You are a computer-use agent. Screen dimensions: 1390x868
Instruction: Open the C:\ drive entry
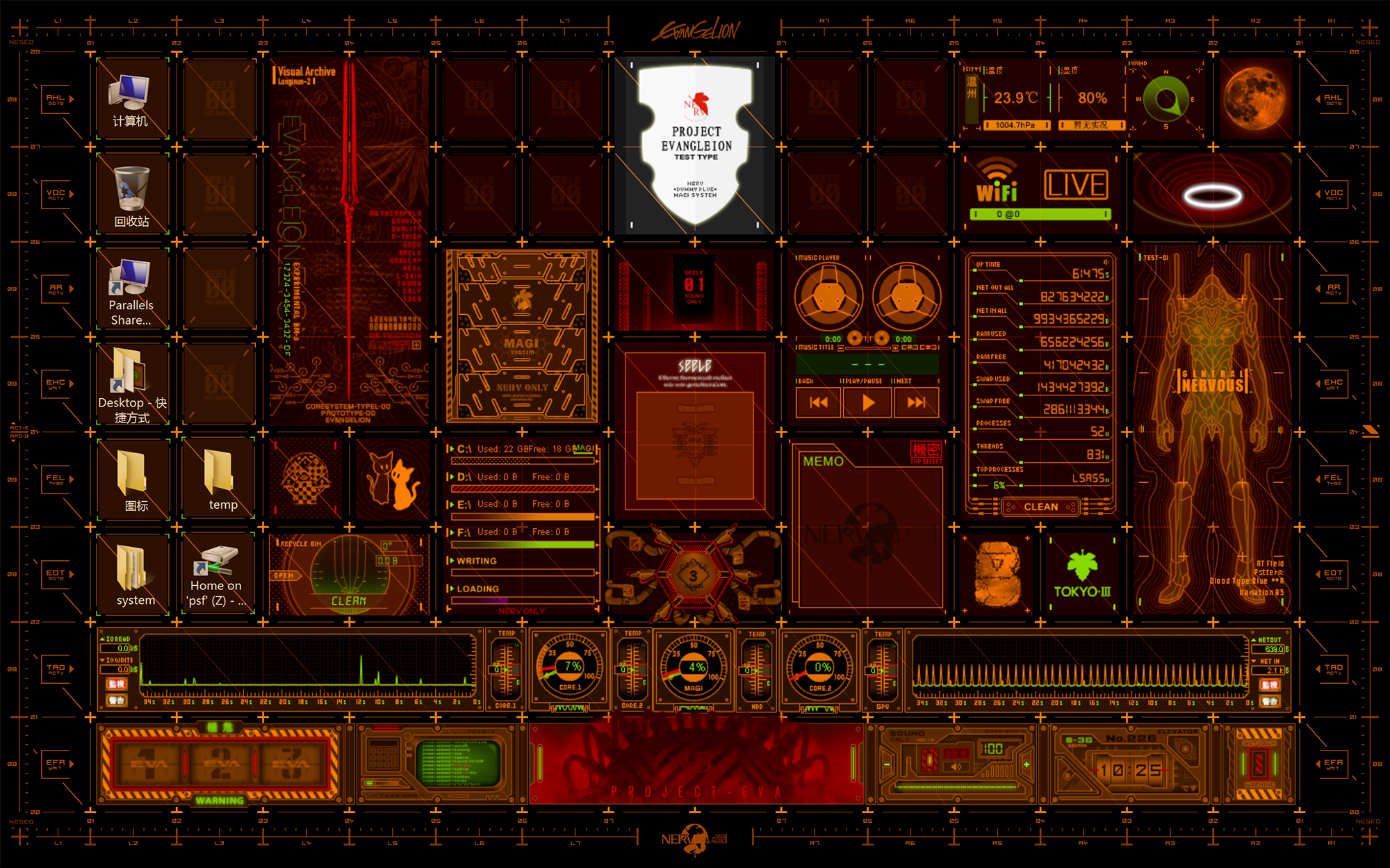[464, 449]
